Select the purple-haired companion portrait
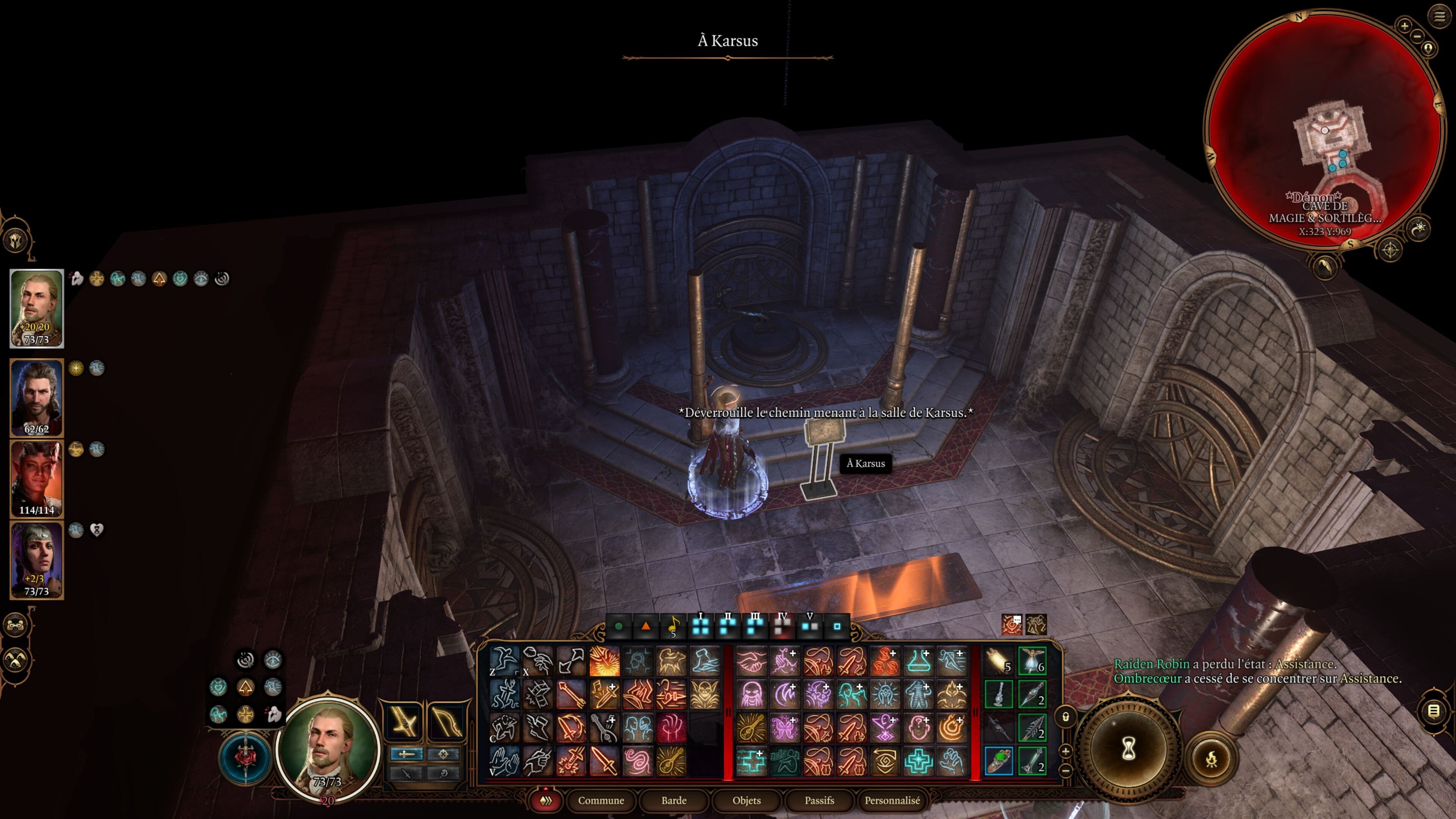This screenshot has width=1456, height=819. click(x=37, y=560)
